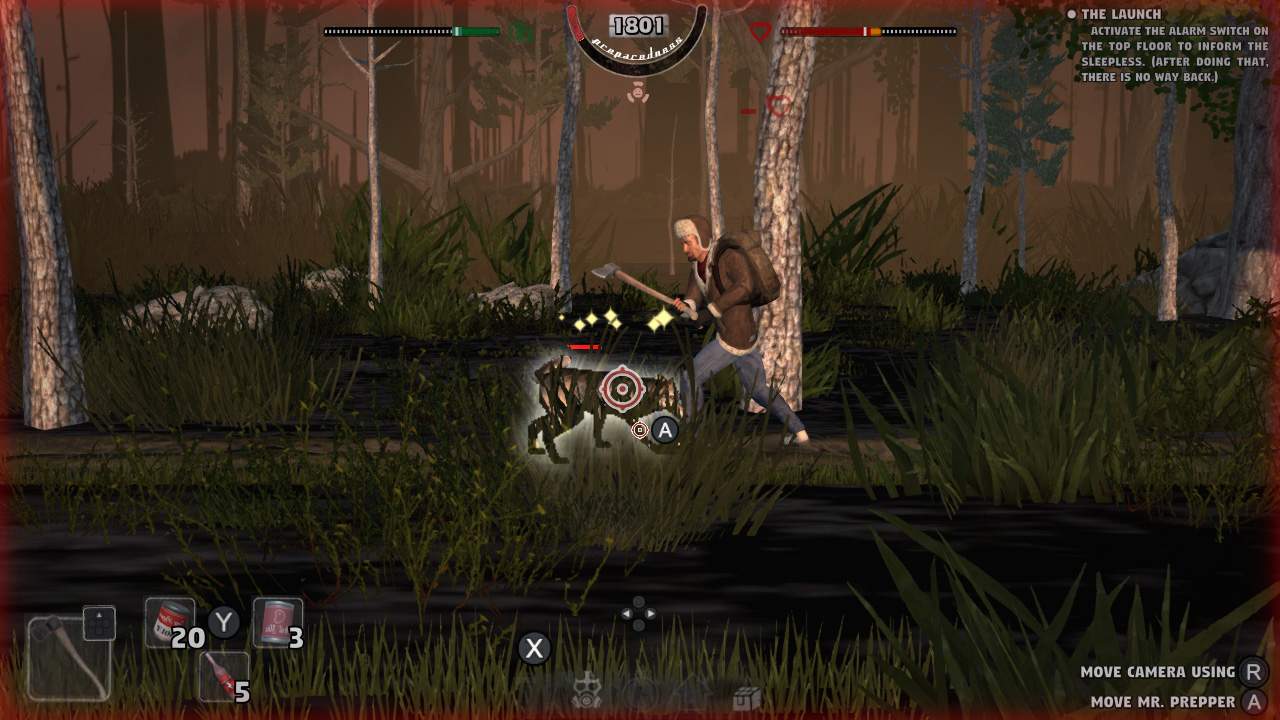The height and width of the screenshot is (720, 1280).
Task: Open the d-pad selector beside the X button
Action: click(x=637, y=614)
